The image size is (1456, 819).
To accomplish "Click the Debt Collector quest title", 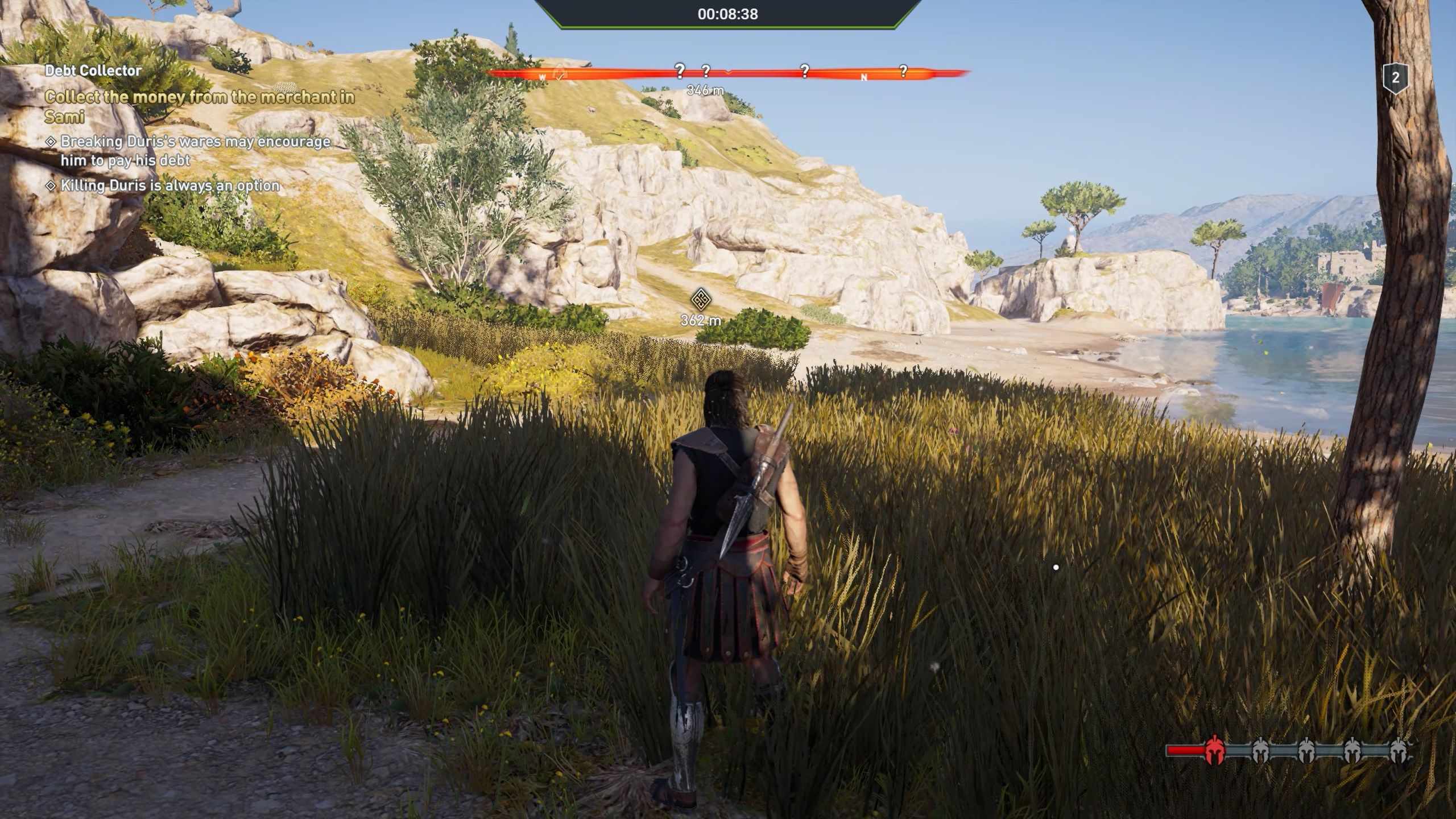I will pos(93,71).
